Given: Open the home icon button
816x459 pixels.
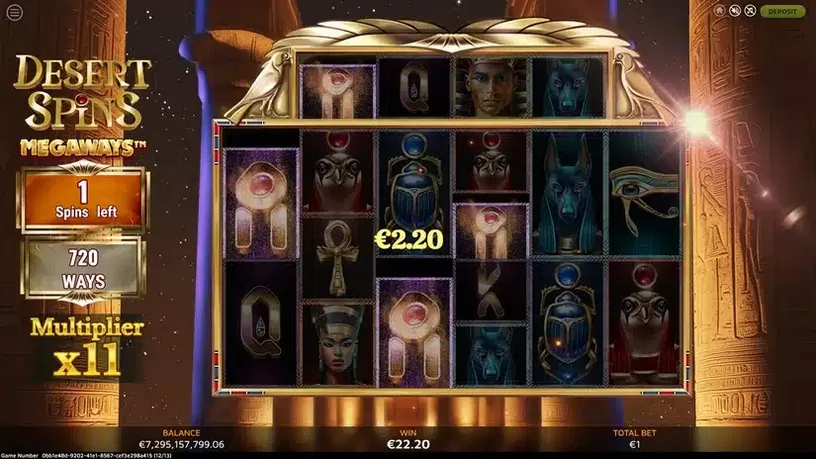Looking at the screenshot, I should [719, 11].
